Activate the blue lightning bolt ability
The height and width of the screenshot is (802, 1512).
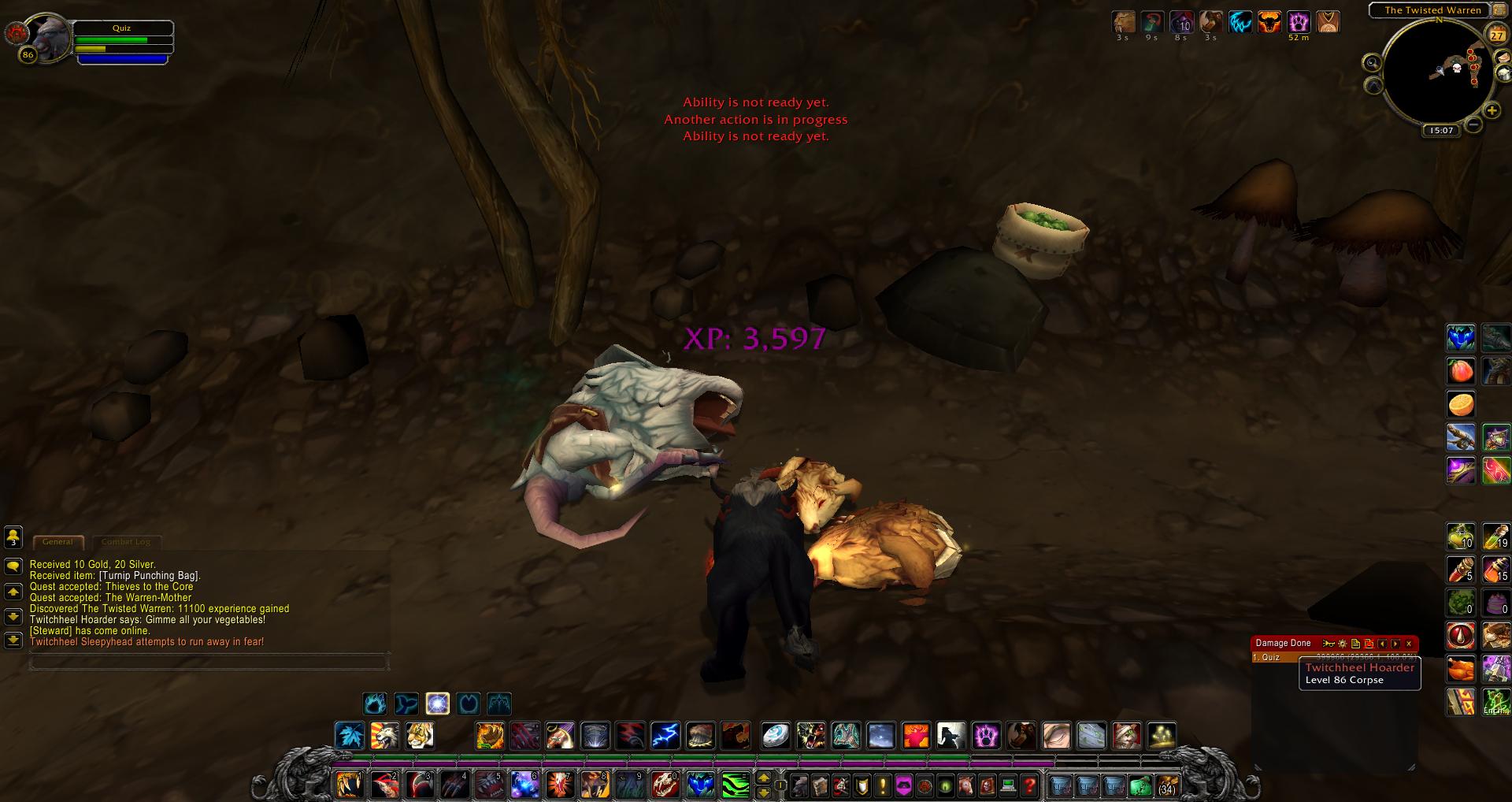click(665, 736)
